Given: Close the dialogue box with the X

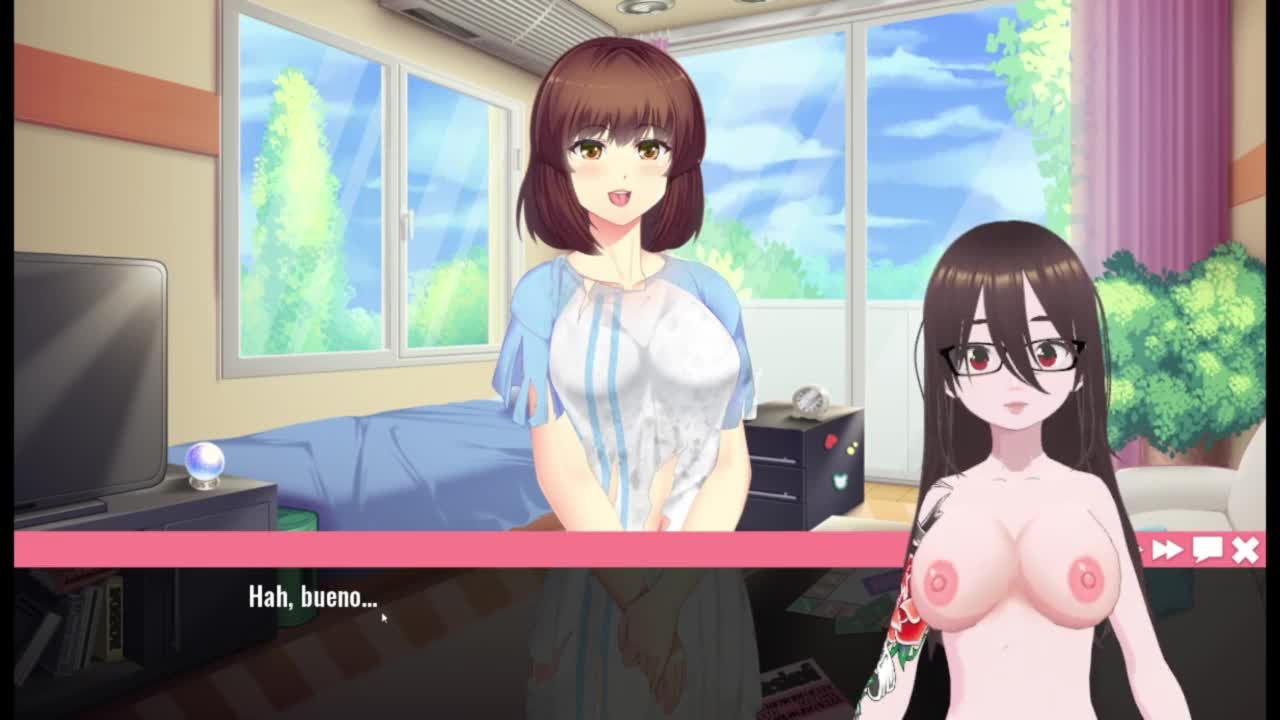Looking at the screenshot, I should (x=1245, y=549).
